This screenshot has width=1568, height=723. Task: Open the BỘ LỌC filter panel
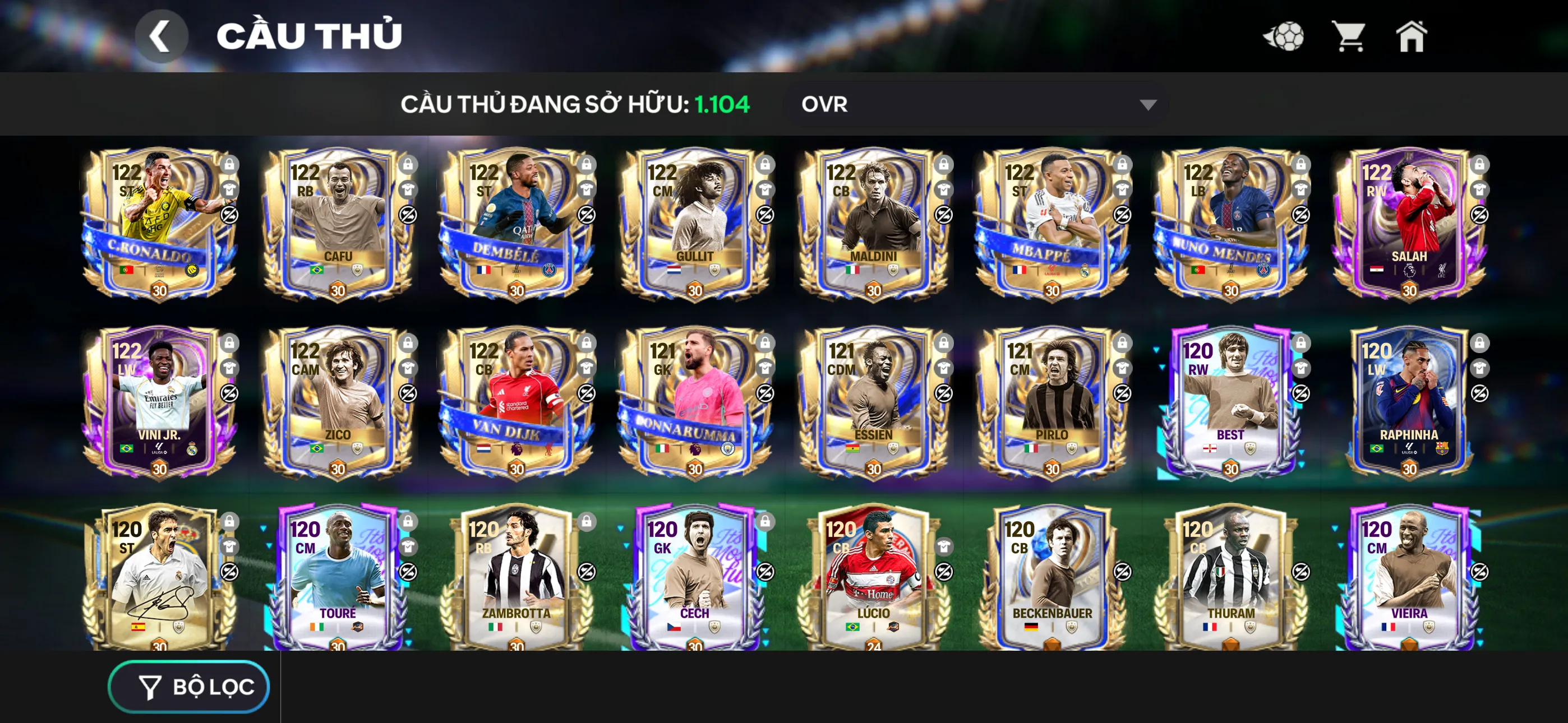(x=188, y=685)
